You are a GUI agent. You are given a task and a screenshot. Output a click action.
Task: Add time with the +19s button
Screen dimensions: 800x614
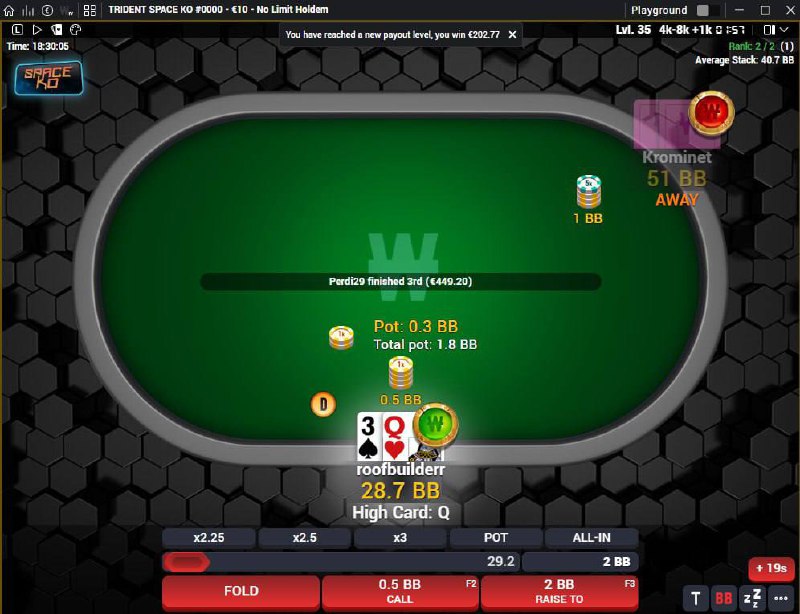pyautogui.click(x=771, y=569)
